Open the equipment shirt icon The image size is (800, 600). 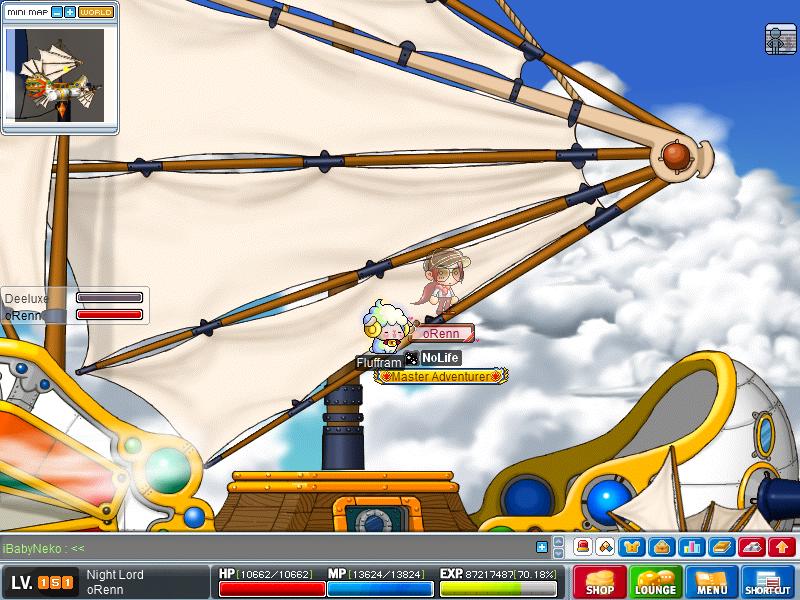(x=632, y=547)
